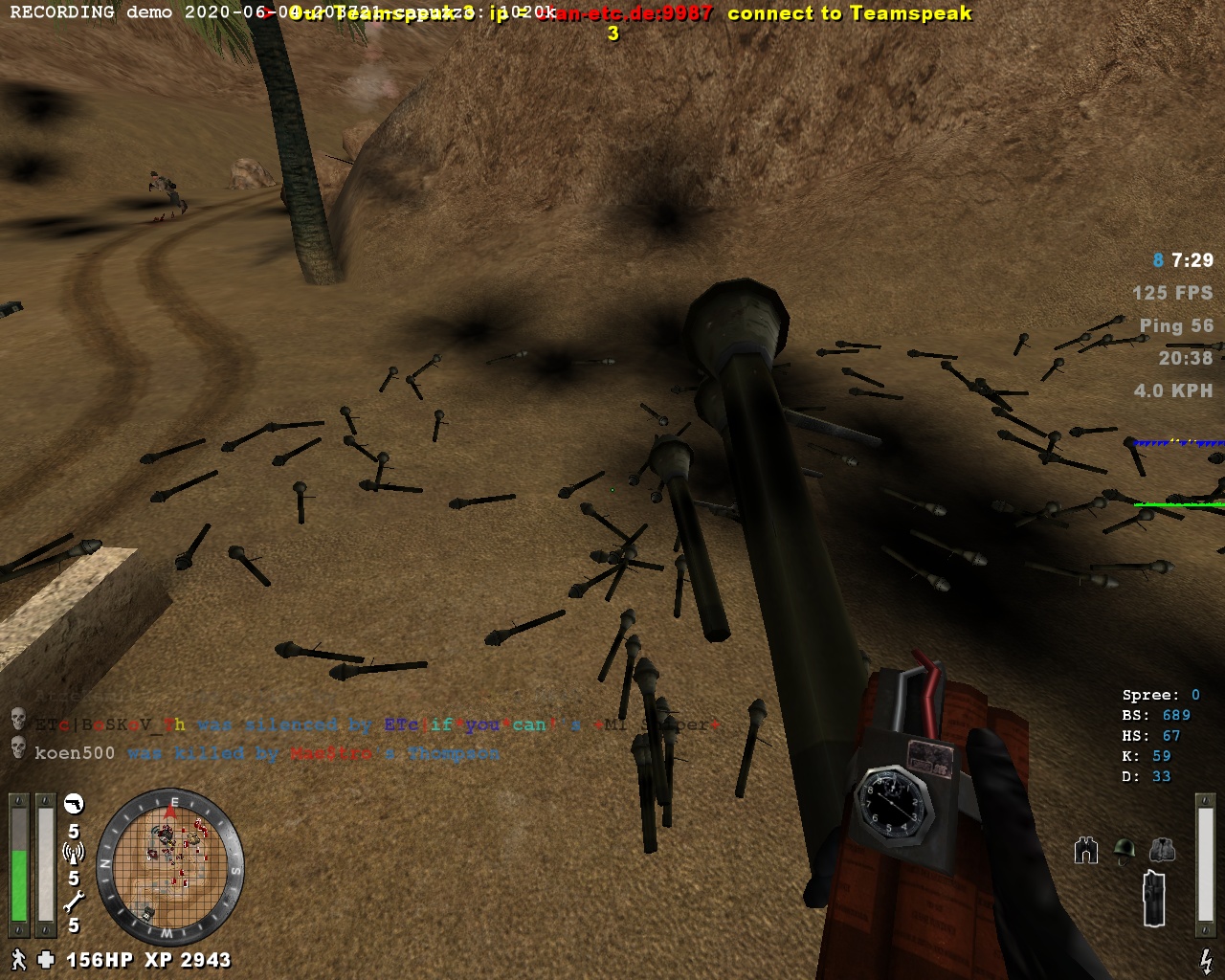Viewport: 1225px width, 980px height.
Task: Select the pistol light weapons skill icon
Action: (74, 804)
